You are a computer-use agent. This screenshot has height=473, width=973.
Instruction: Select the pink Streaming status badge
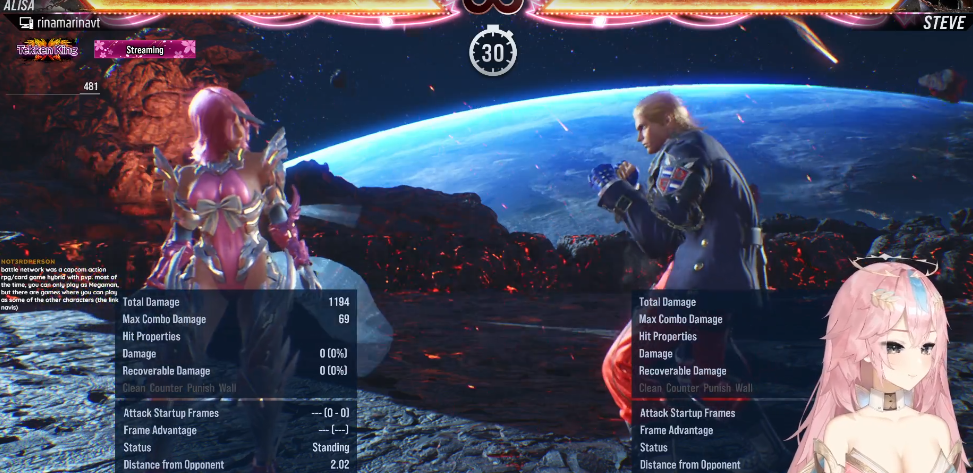click(144, 48)
